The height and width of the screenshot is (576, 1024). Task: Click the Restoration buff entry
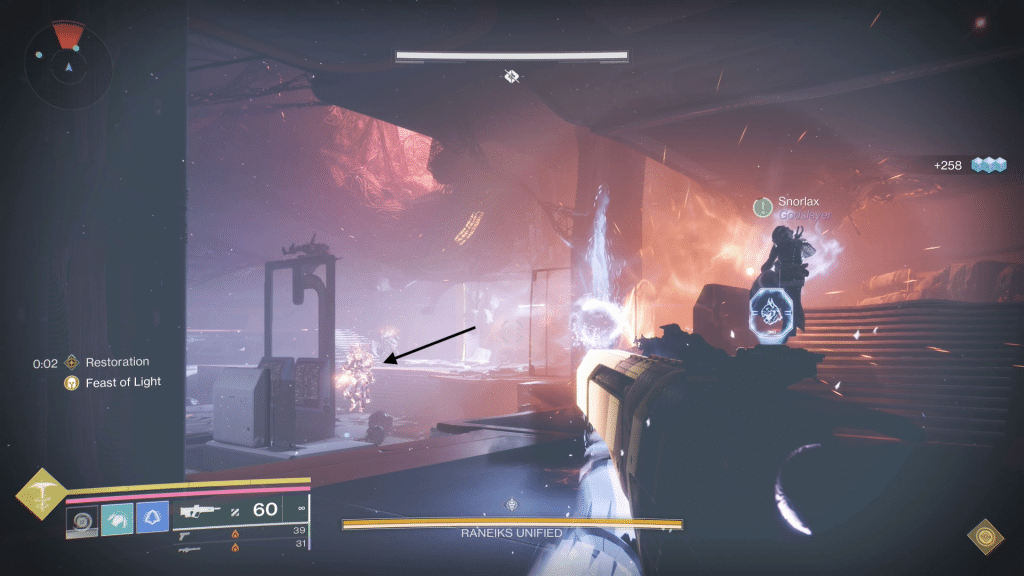click(x=108, y=362)
